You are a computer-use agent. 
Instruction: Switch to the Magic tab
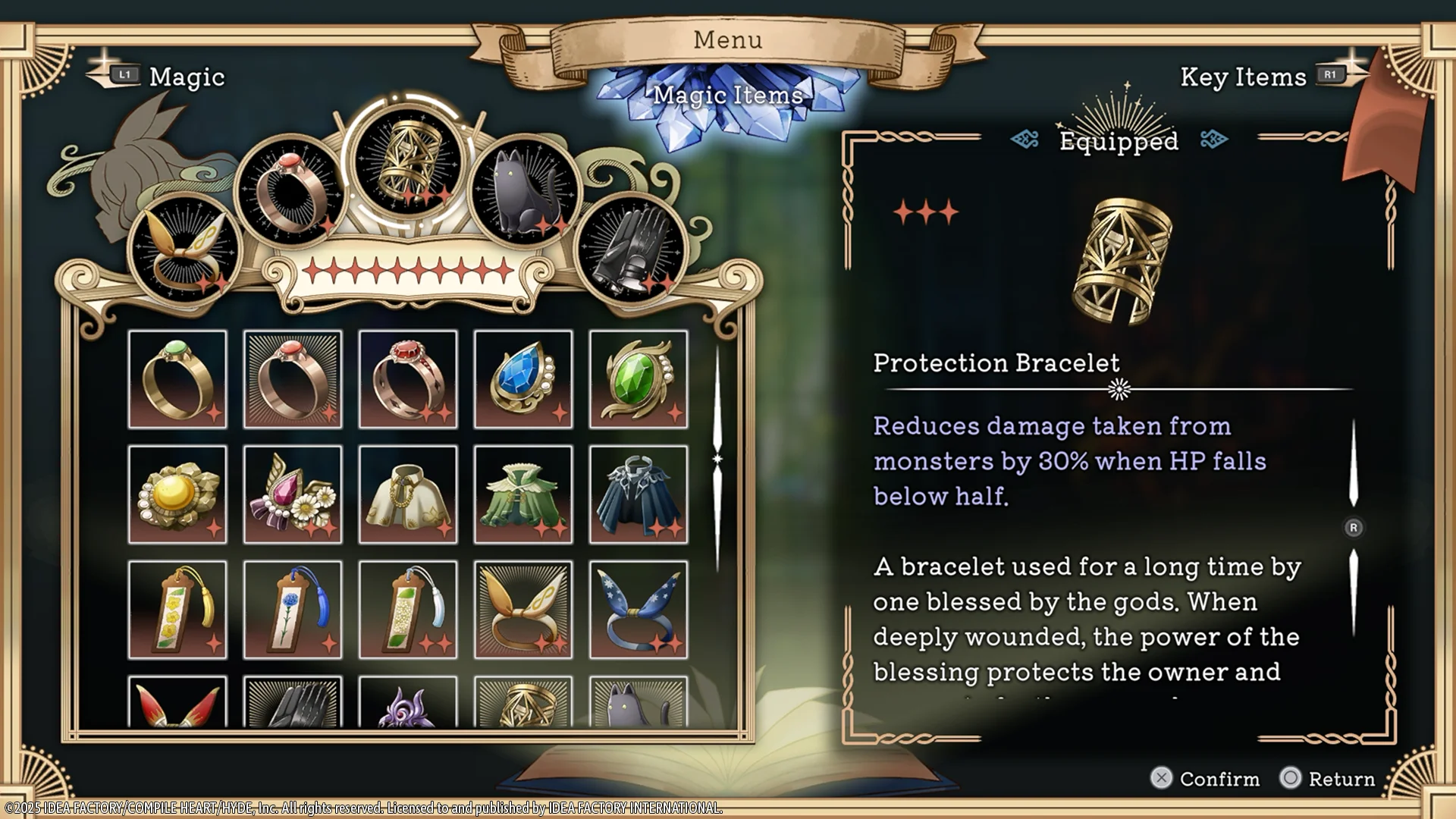click(x=186, y=76)
